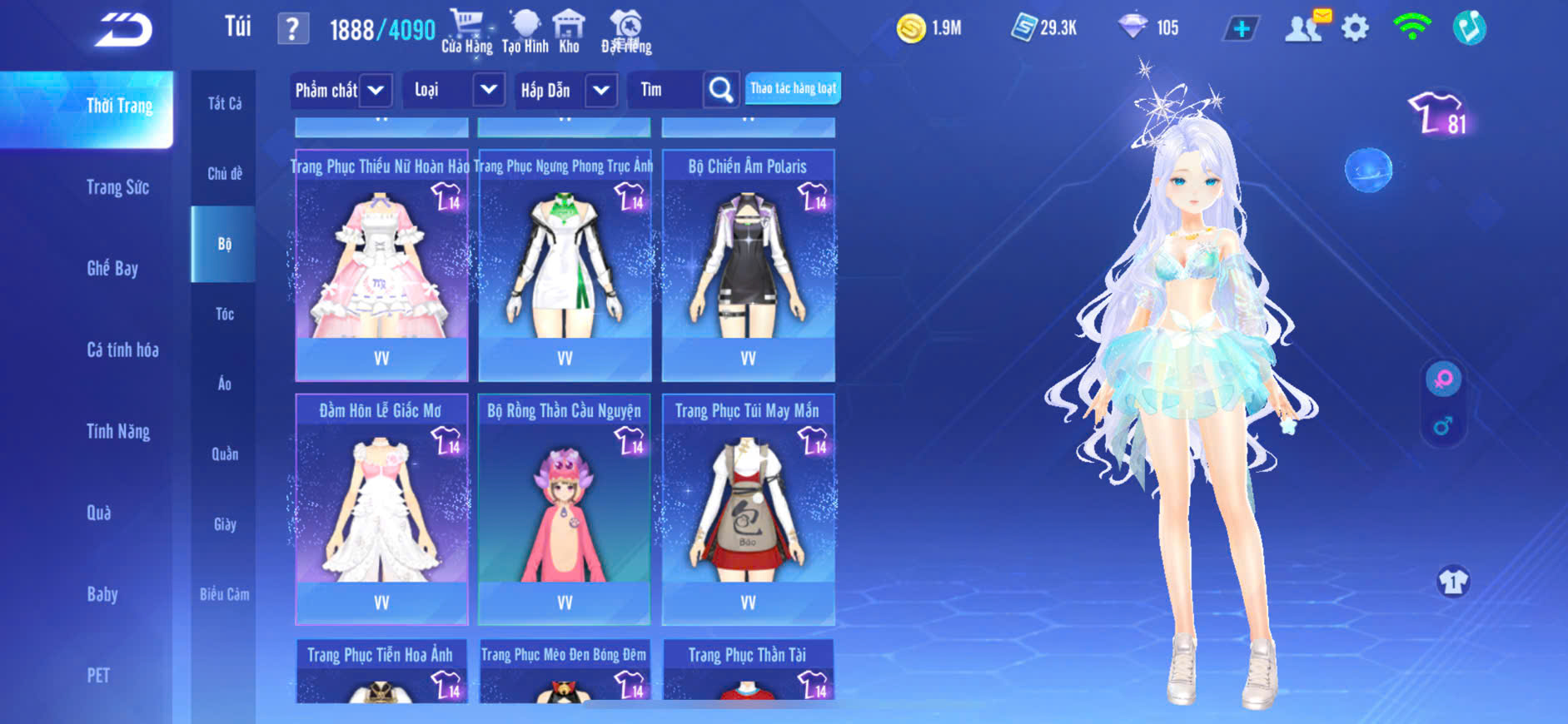Switch to the Trang Sức tab

117,187
